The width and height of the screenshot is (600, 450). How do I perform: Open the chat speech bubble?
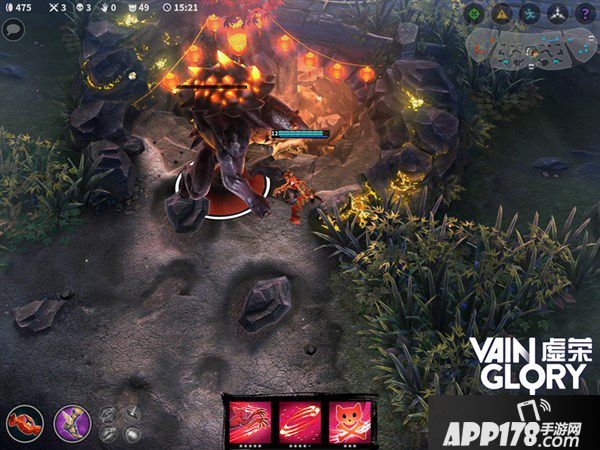coord(14,30)
